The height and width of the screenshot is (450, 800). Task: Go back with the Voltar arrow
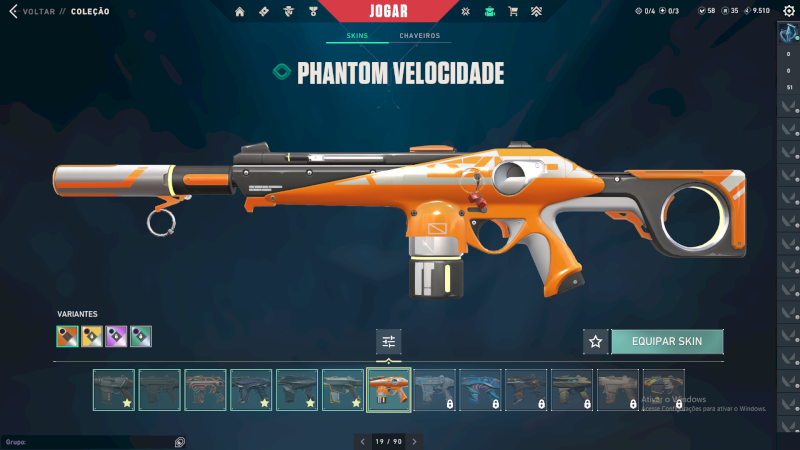tap(13, 11)
